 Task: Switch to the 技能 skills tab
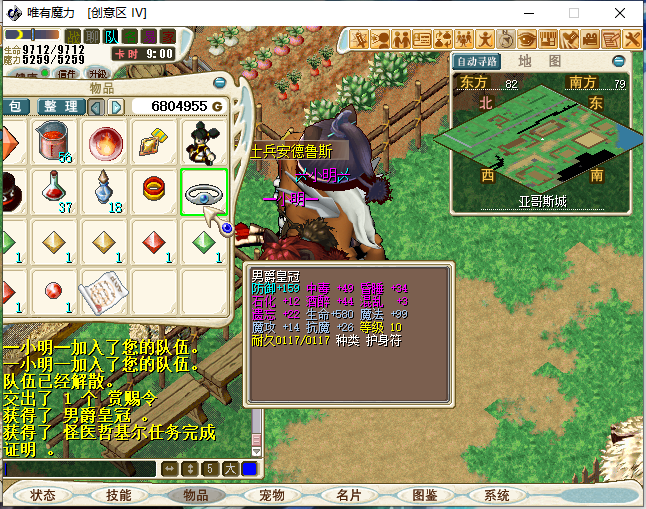point(119,495)
